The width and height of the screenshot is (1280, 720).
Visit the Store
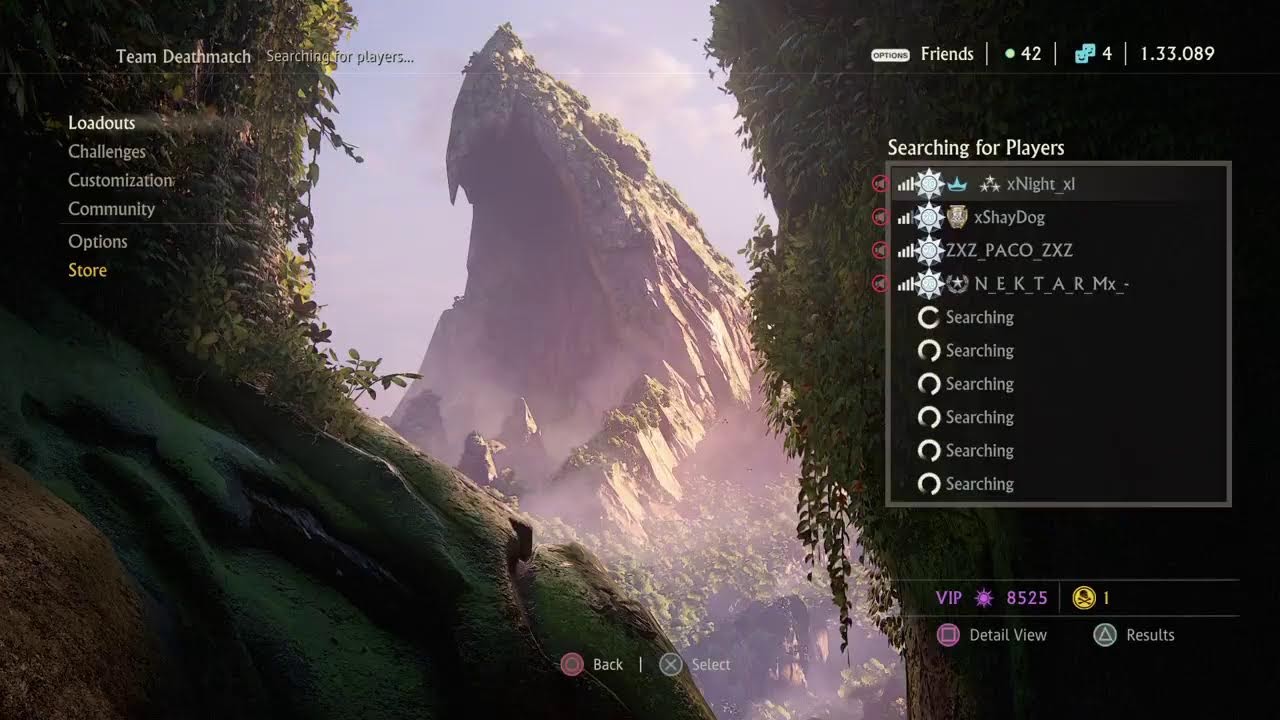[87, 270]
